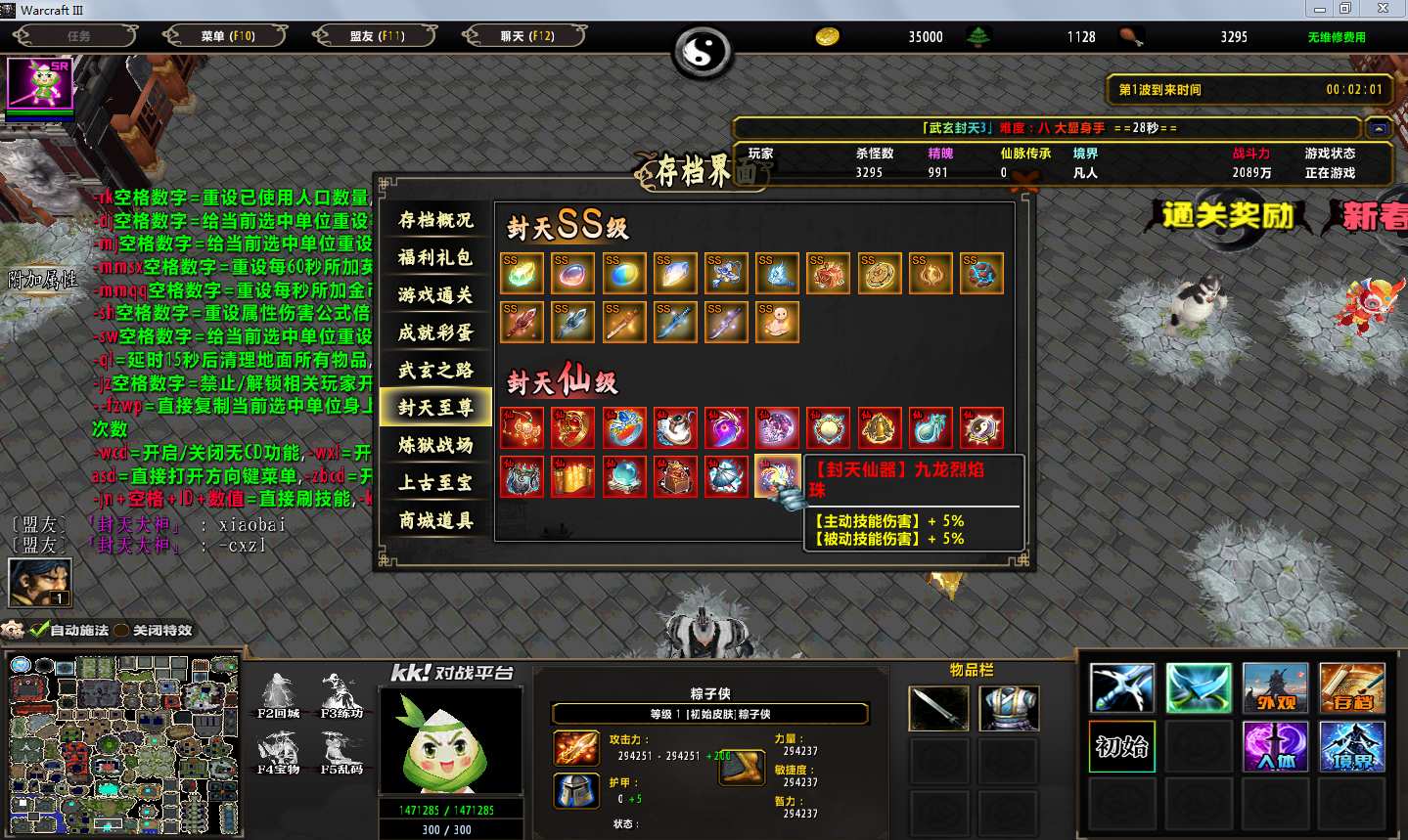Select the 游戏通关 category

(434, 294)
